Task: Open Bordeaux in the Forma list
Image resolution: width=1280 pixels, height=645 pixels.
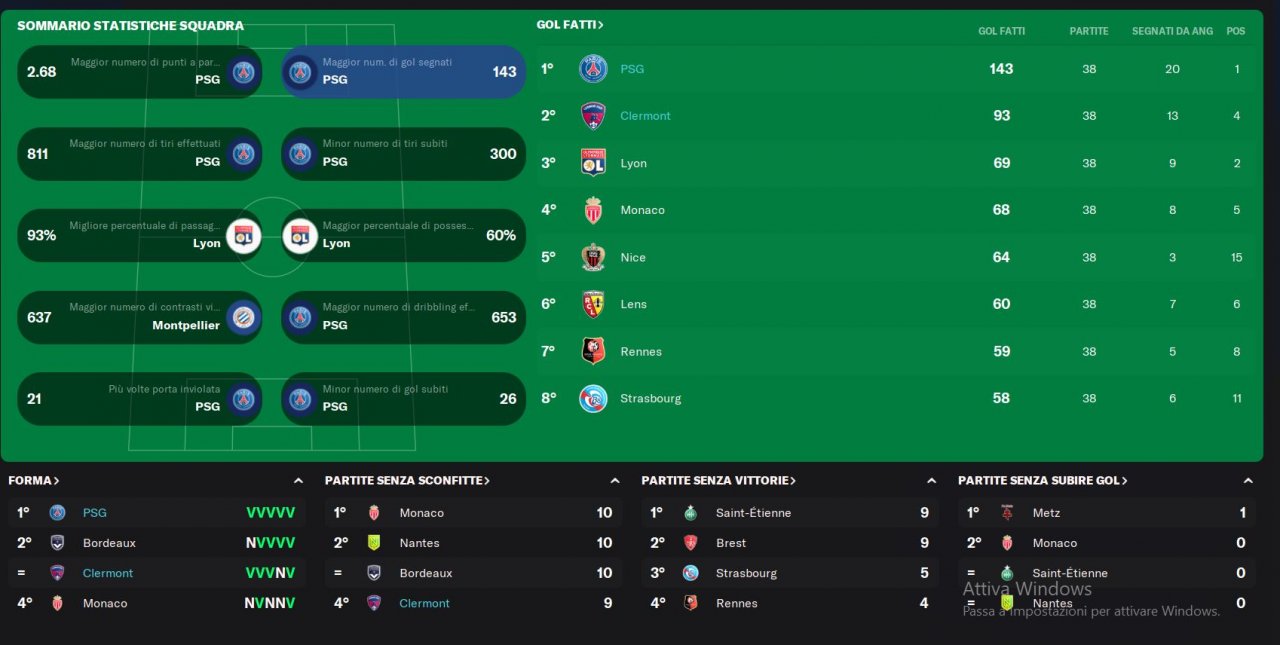Action: [x=109, y=543]
